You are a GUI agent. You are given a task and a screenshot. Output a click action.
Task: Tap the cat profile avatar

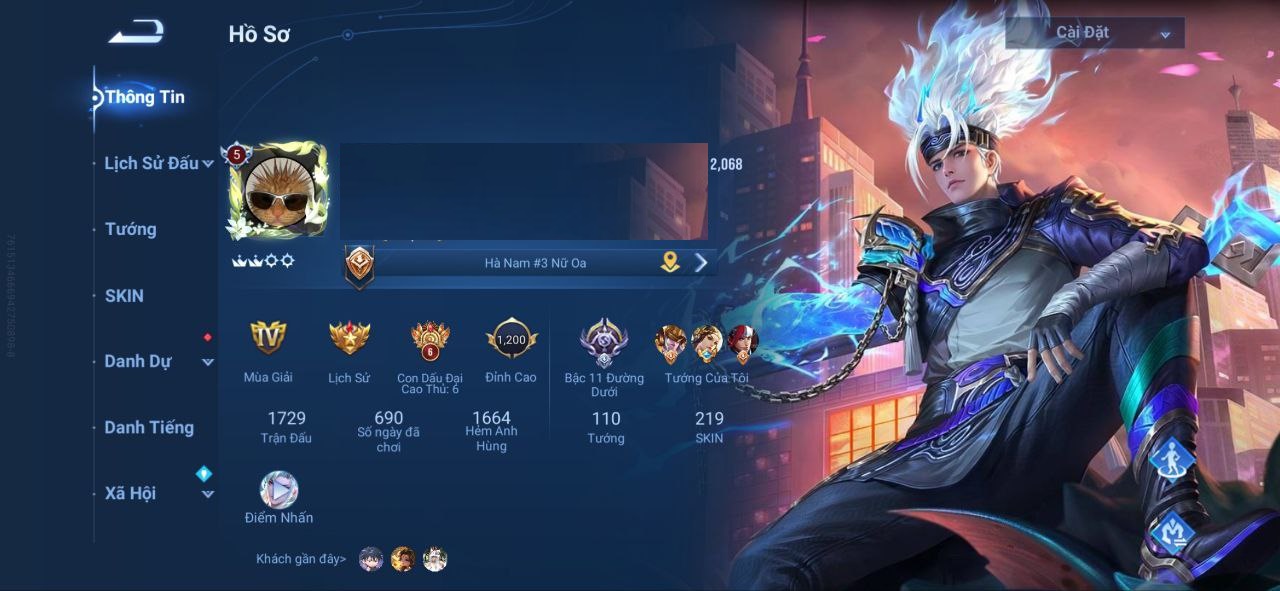tap(278, 191)
